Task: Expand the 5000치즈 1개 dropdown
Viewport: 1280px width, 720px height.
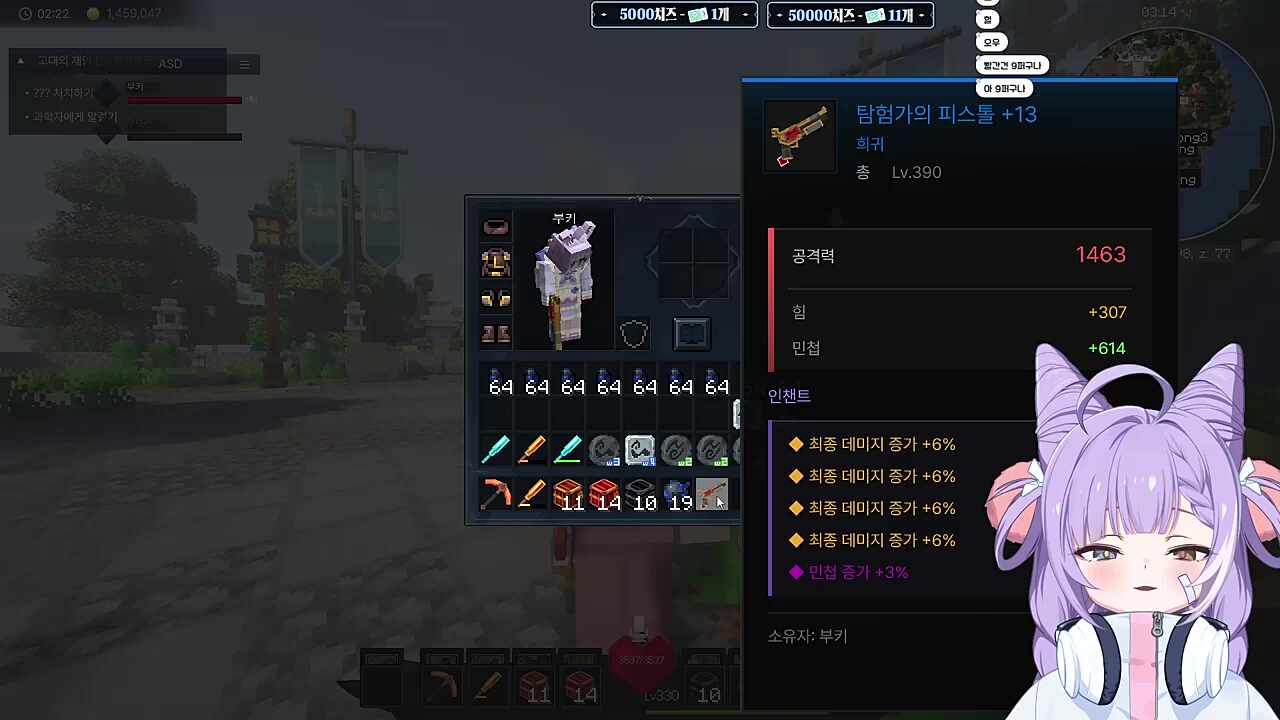Action: tap(673, 15)
